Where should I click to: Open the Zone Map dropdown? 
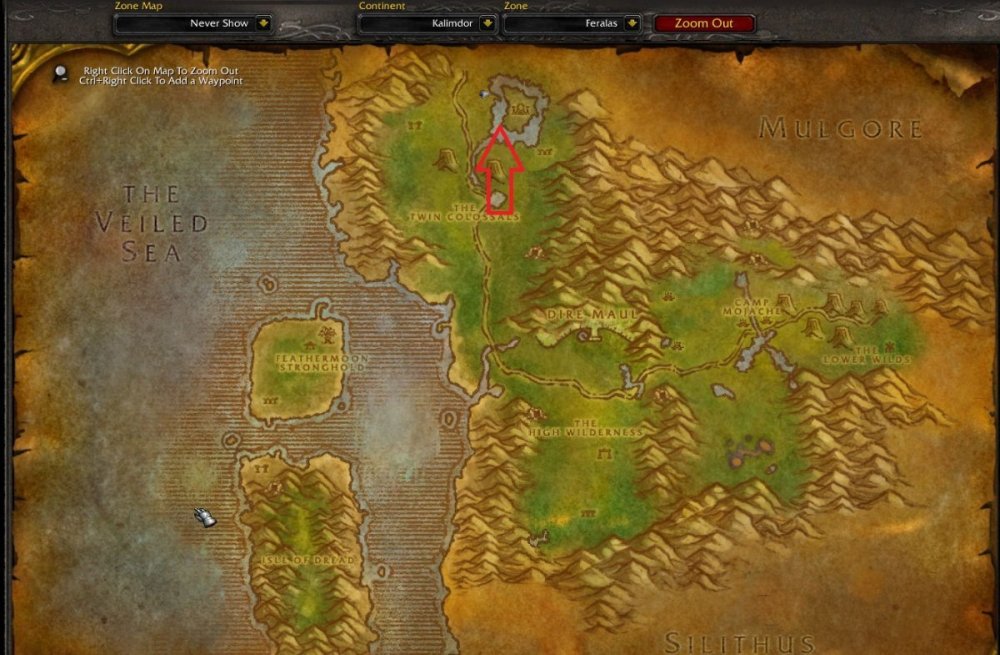coord(263,23)
